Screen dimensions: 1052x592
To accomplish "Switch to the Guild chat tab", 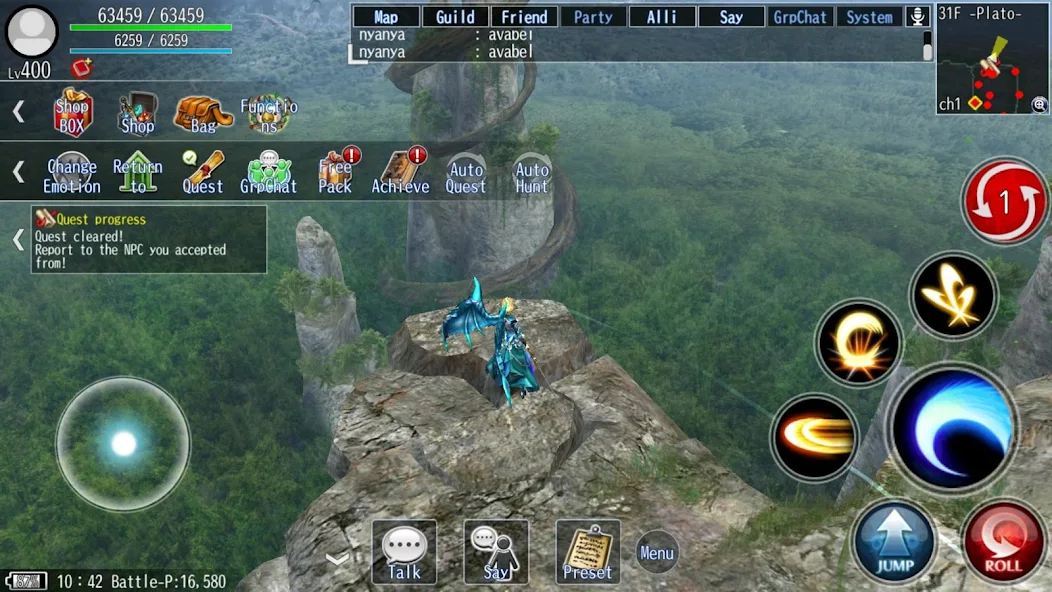I will click(455, 17).
